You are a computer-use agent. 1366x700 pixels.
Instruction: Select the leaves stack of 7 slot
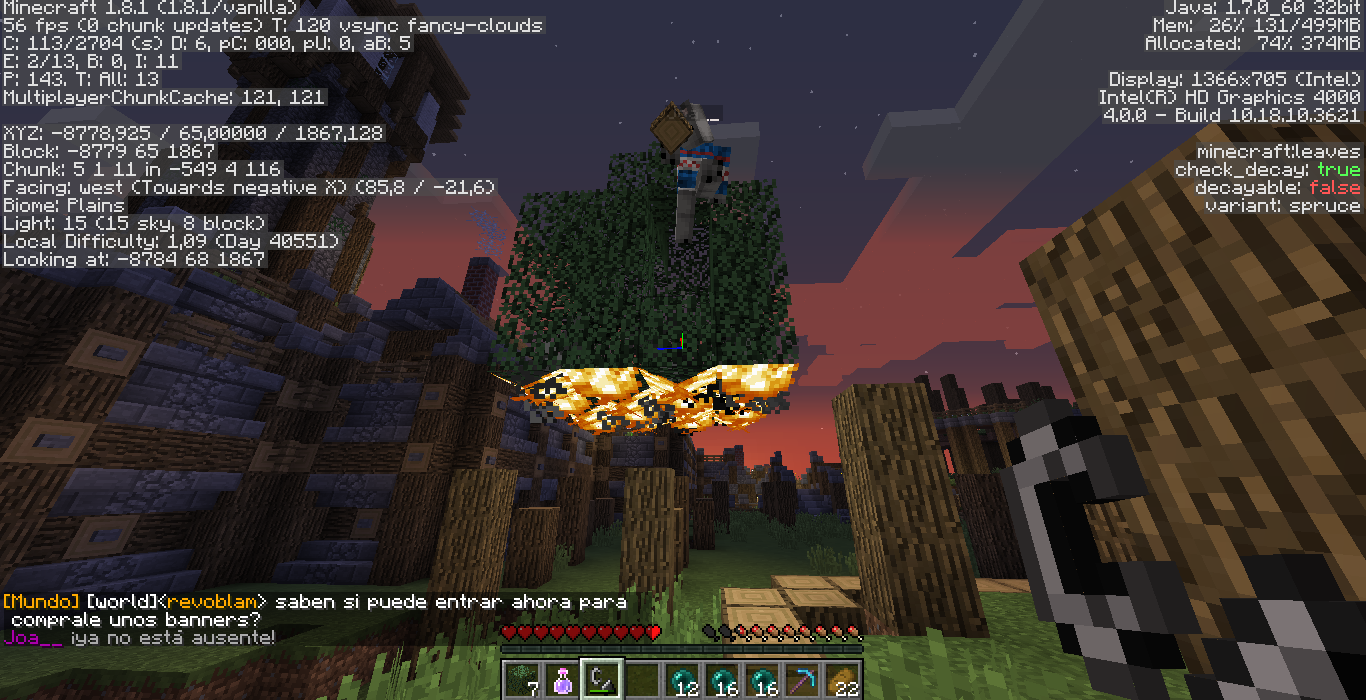[x=522, y=679]
